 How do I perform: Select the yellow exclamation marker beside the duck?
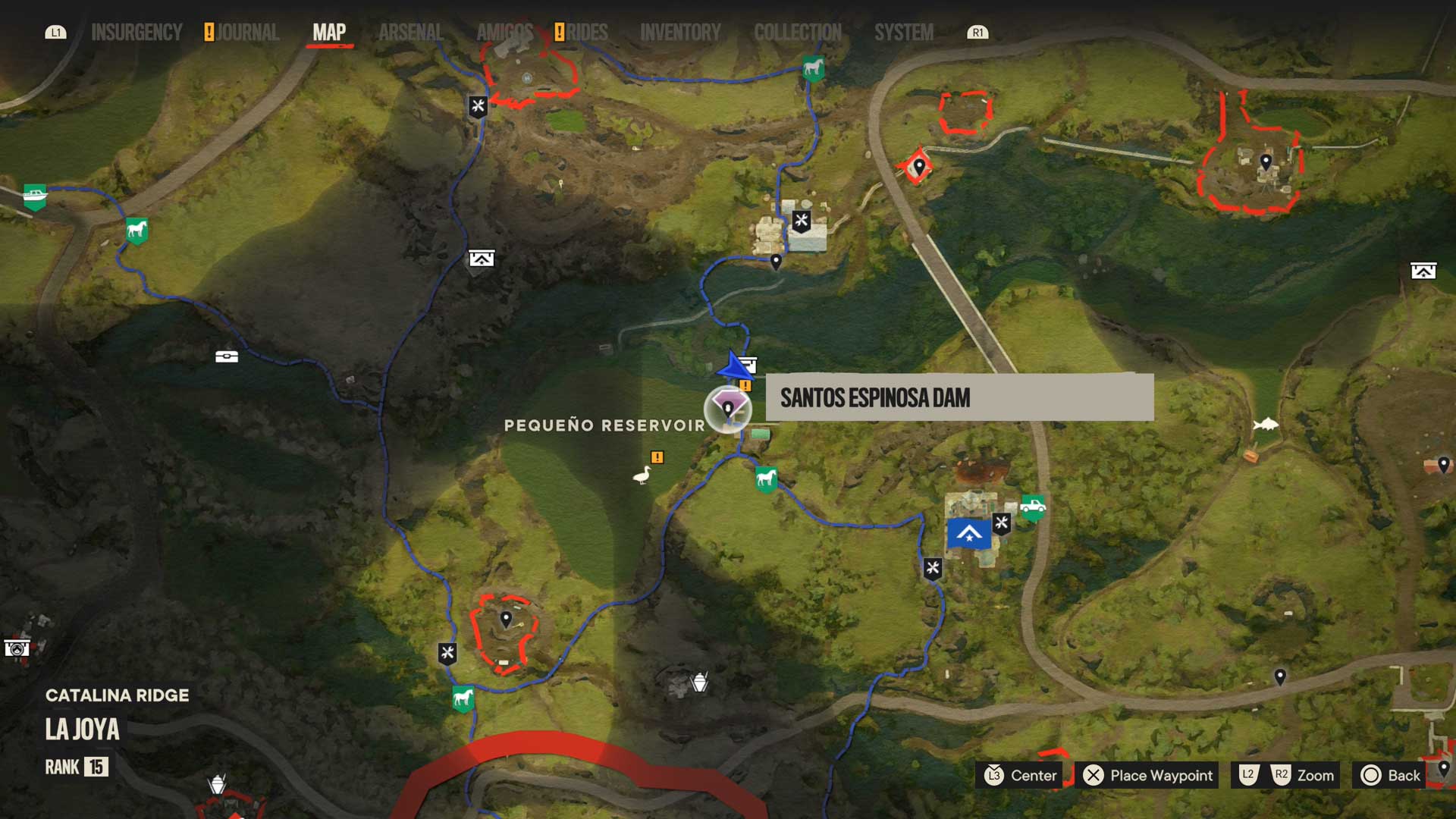(657, 457)
